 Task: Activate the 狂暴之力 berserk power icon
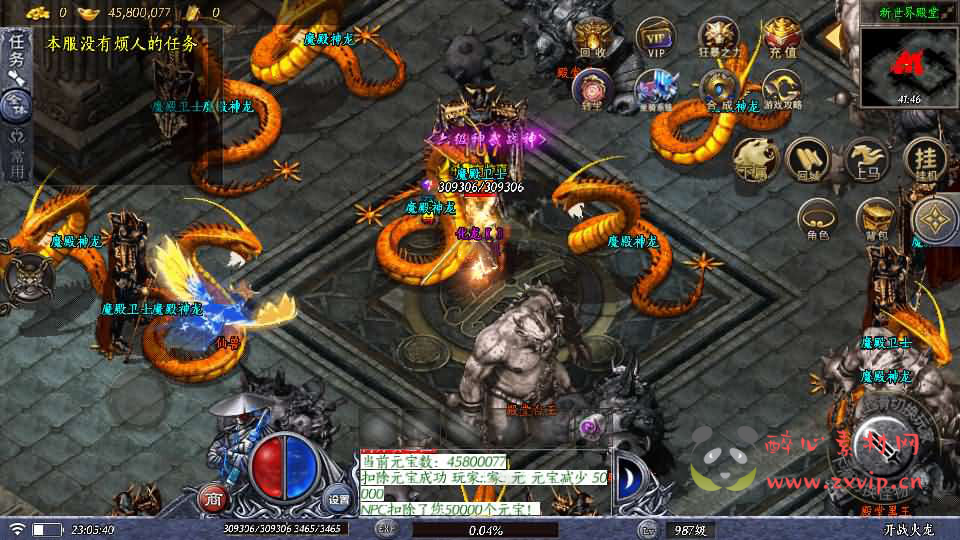coord(717,38)
